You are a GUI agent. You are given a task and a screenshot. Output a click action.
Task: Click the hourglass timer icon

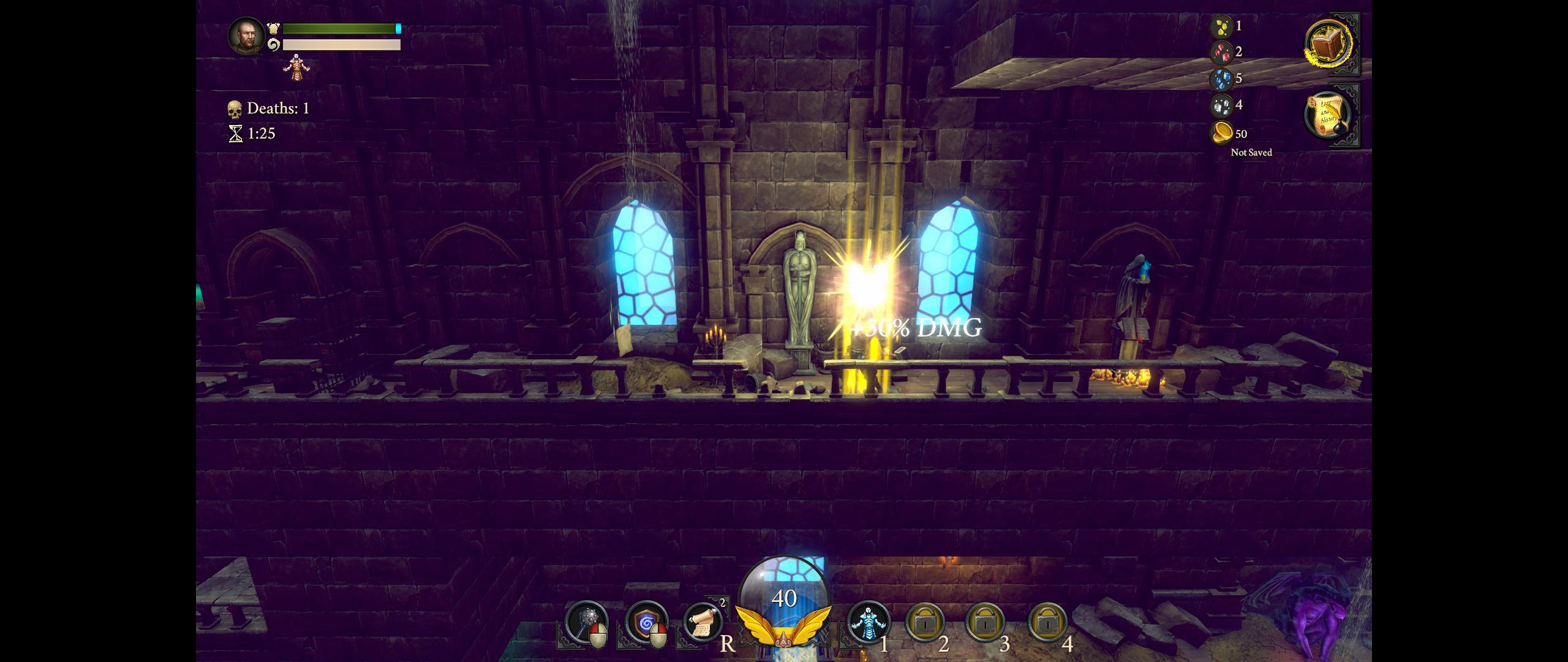(235, 132)
